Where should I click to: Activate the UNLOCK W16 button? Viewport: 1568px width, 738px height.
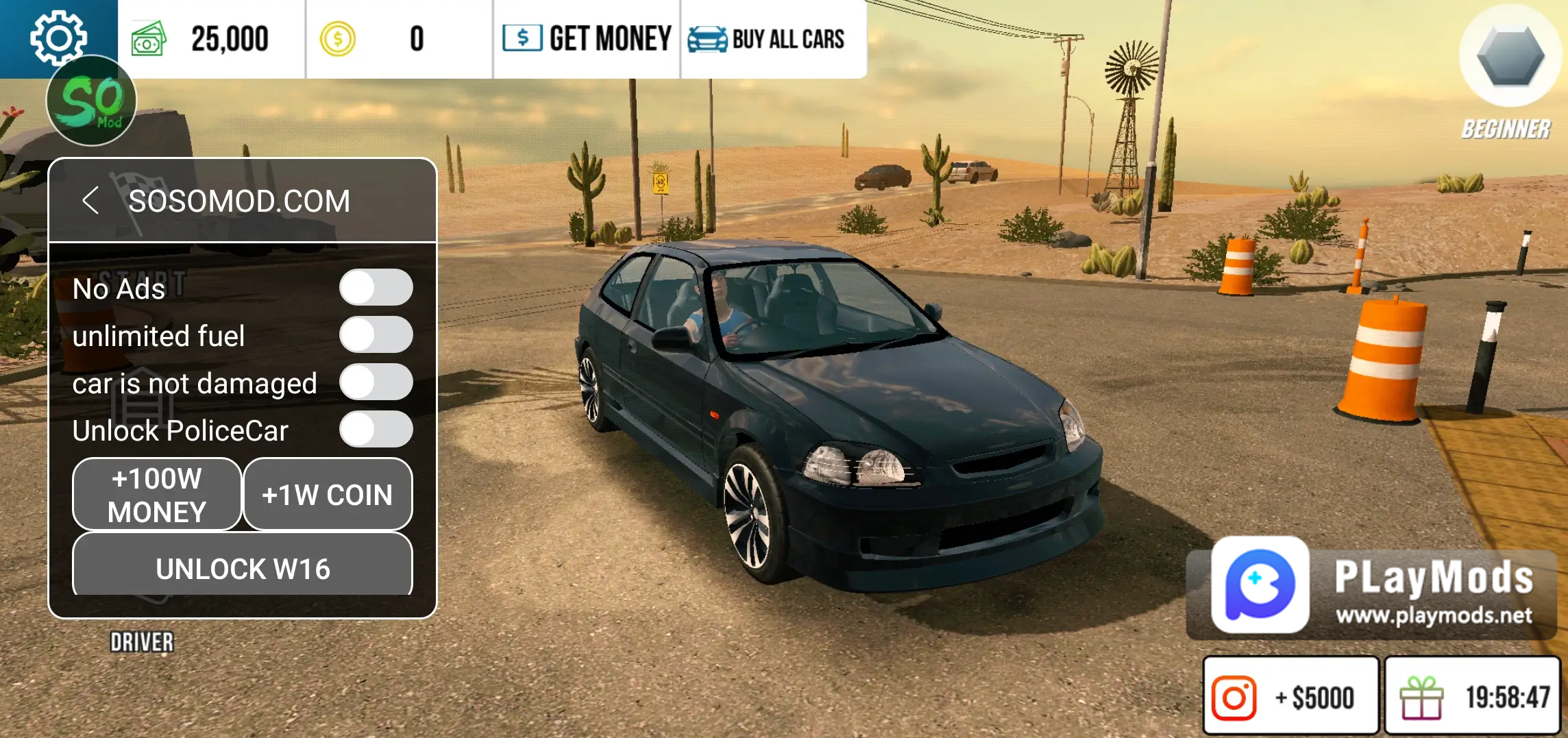[x=243, y=567]
